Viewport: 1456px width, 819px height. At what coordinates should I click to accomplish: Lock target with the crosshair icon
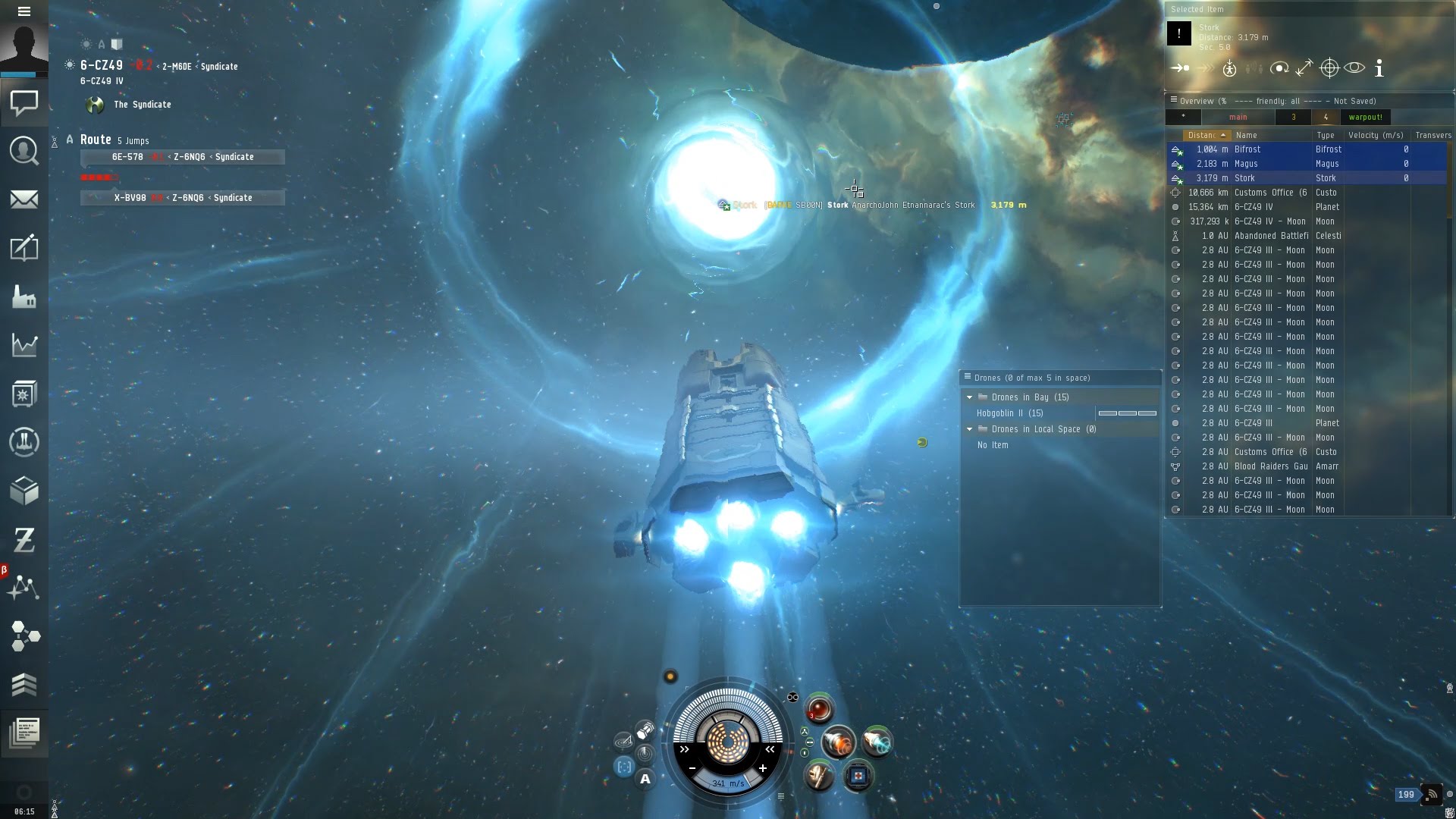click(x=1329, y=68)
